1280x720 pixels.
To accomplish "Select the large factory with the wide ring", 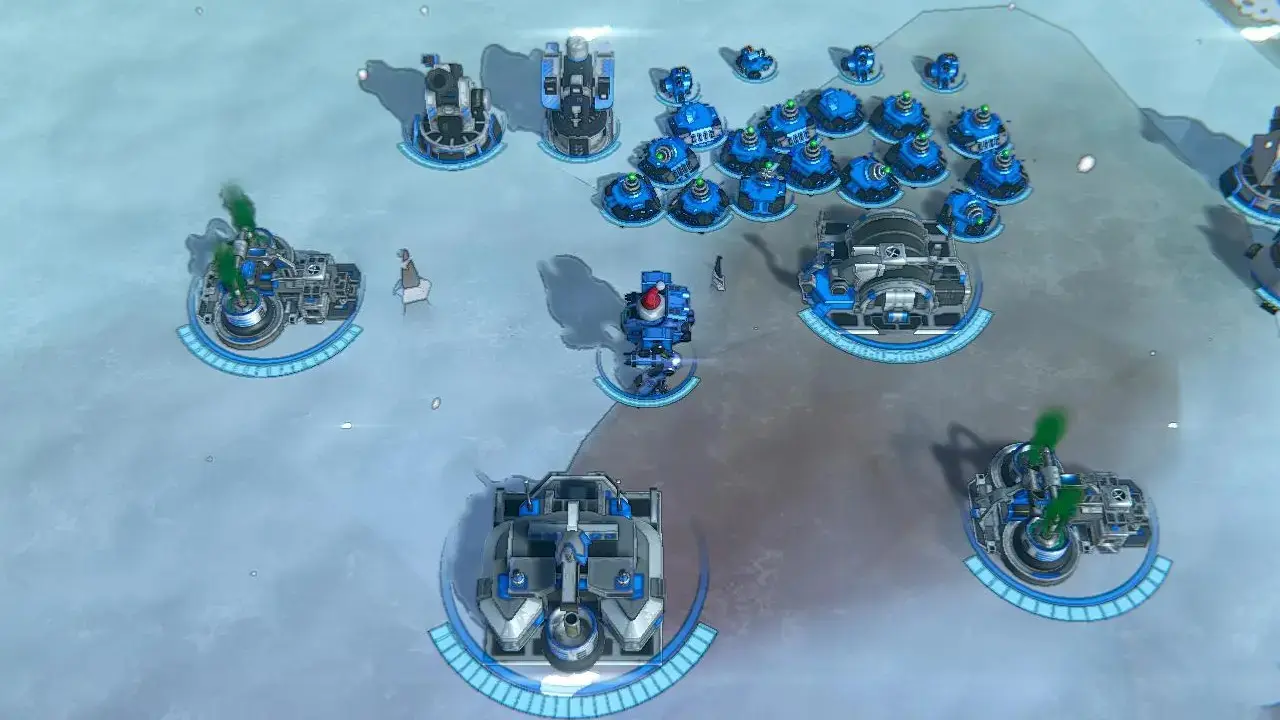I will [x=569, y=580].
